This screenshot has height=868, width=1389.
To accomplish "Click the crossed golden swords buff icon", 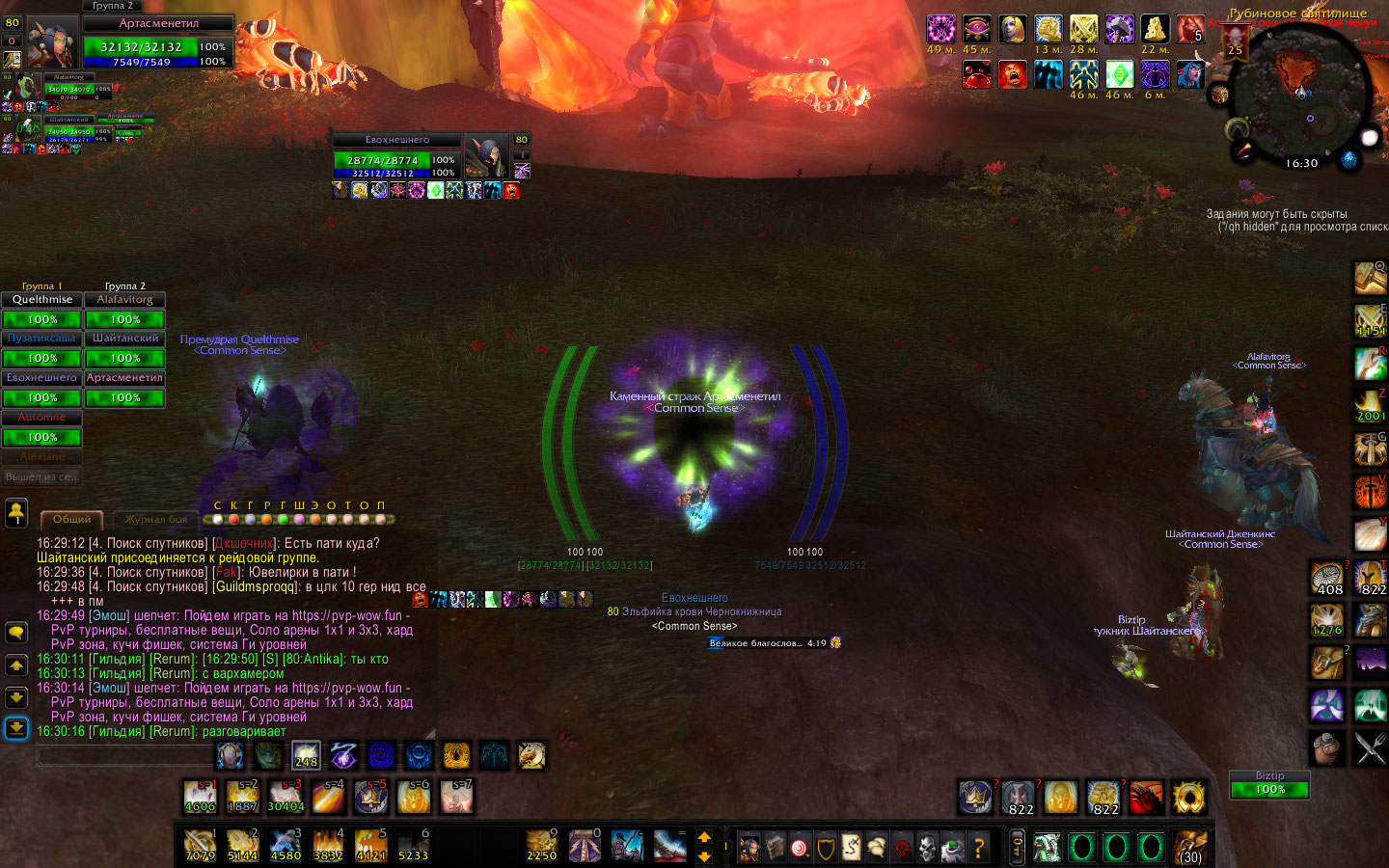I will point(1083,29).
